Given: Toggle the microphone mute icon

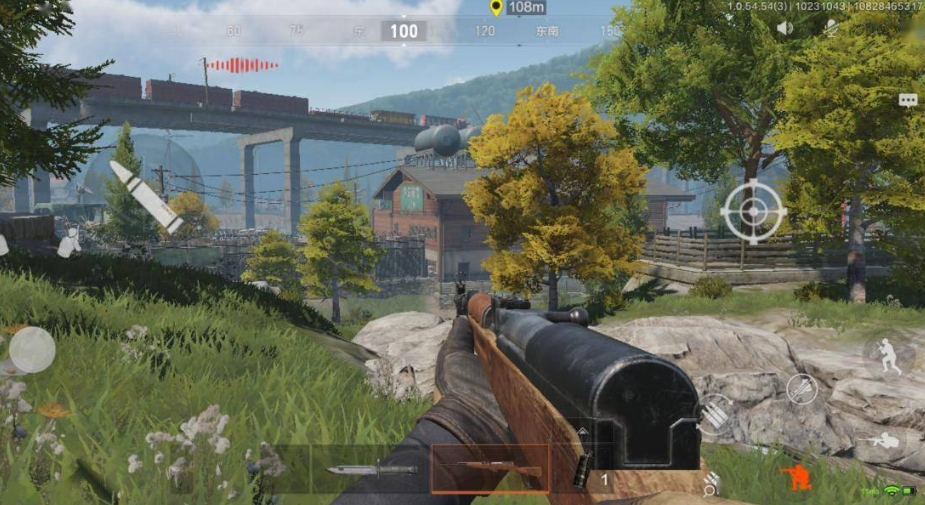Looking at the screenshot, I should point(829,28).
